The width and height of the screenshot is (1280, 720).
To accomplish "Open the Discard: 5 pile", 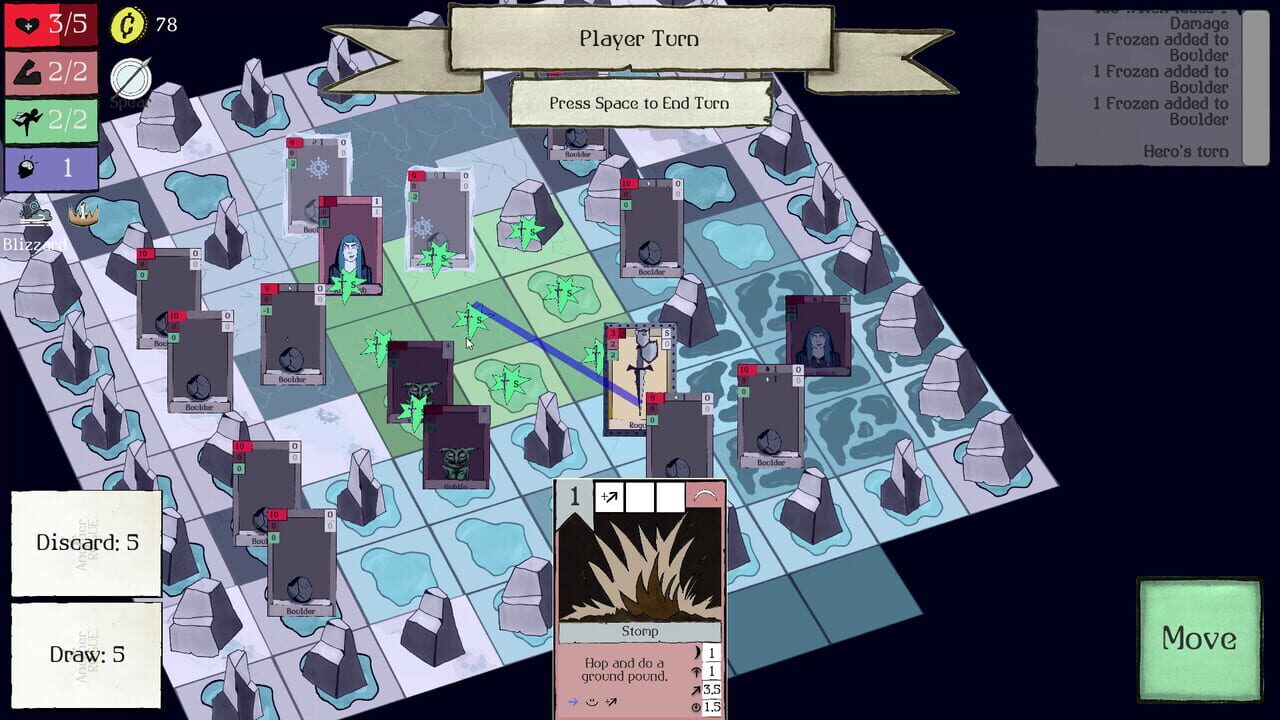I will coord(85,546).
